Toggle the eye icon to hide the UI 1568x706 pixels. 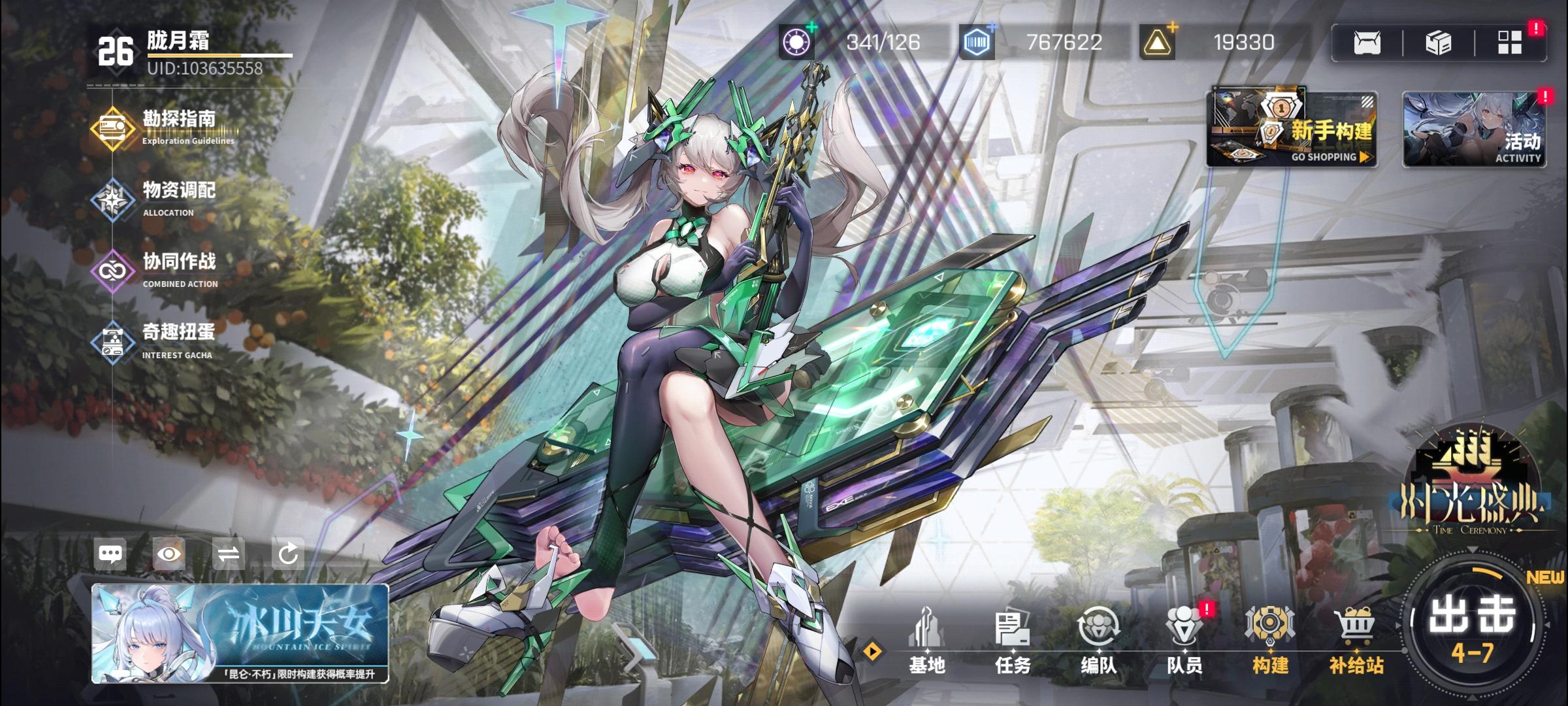(169, 554)
